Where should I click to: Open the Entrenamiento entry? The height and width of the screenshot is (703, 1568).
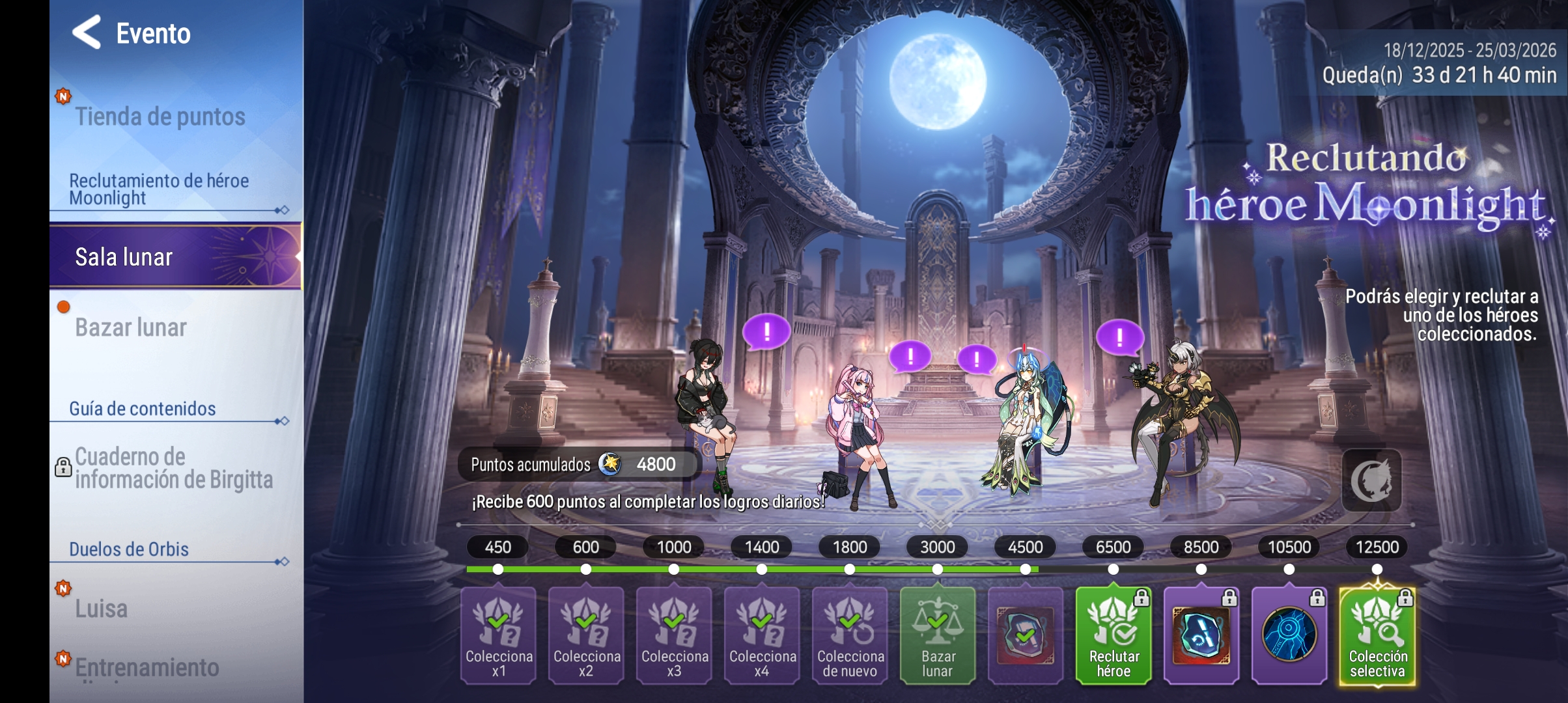147,668
